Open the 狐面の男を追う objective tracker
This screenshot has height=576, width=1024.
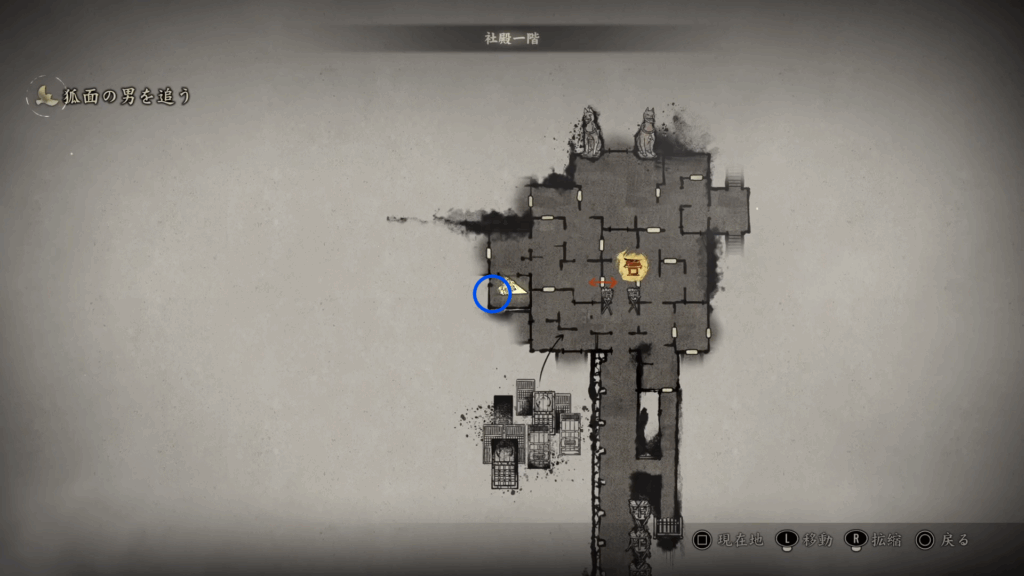coord(110,97)
